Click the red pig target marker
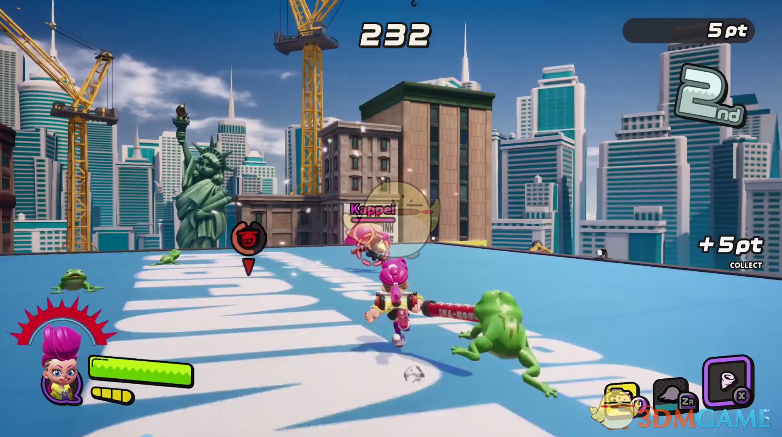 coord(248,239)
